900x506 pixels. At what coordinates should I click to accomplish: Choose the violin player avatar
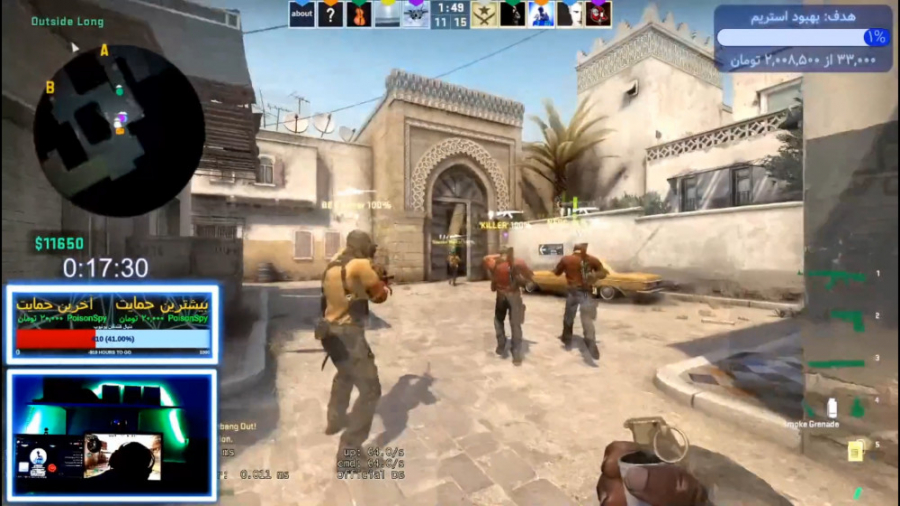[x=359, y=14]
